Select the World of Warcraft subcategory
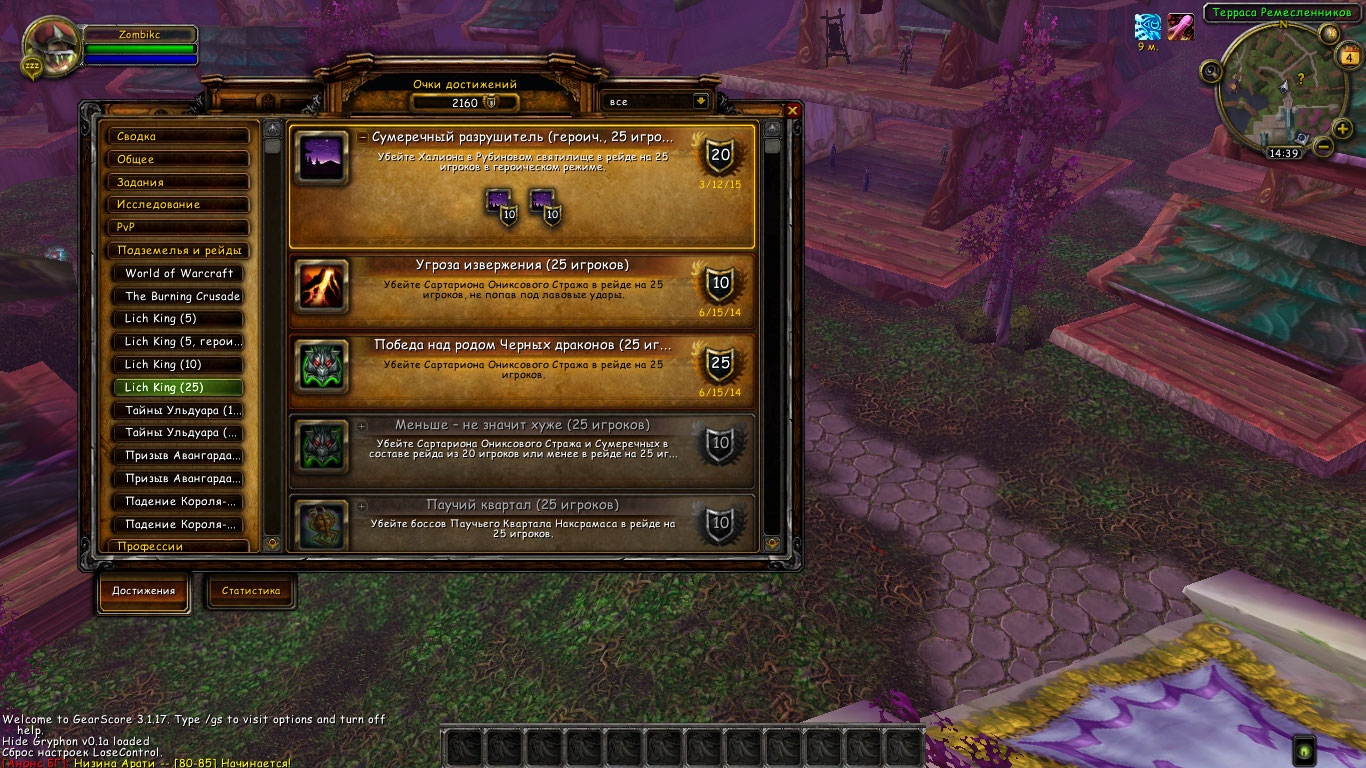Screen dimensions: 1366x768 point(182,273)
